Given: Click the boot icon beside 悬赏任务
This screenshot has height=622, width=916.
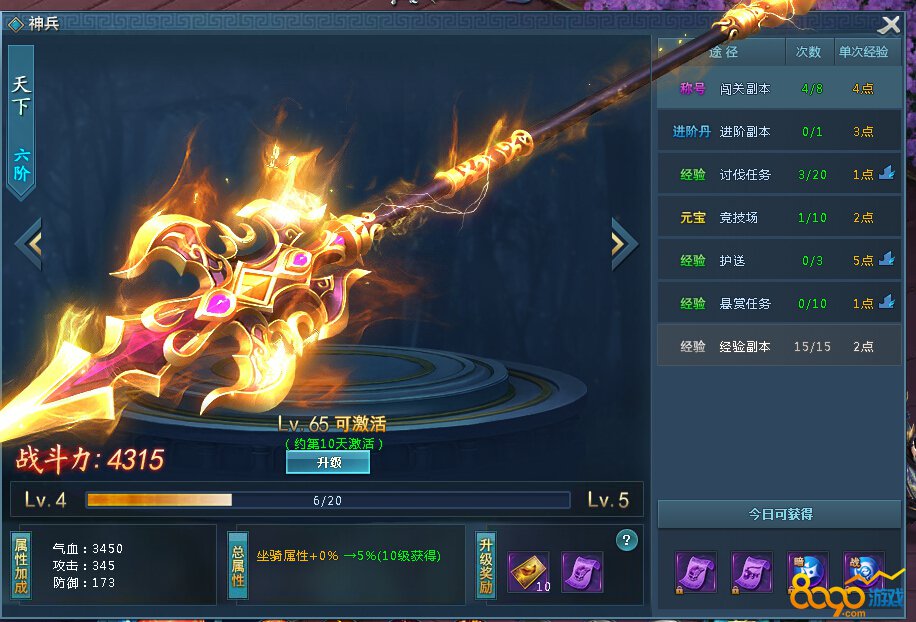Looking at the screenshot, I should [x=886, y=303].
